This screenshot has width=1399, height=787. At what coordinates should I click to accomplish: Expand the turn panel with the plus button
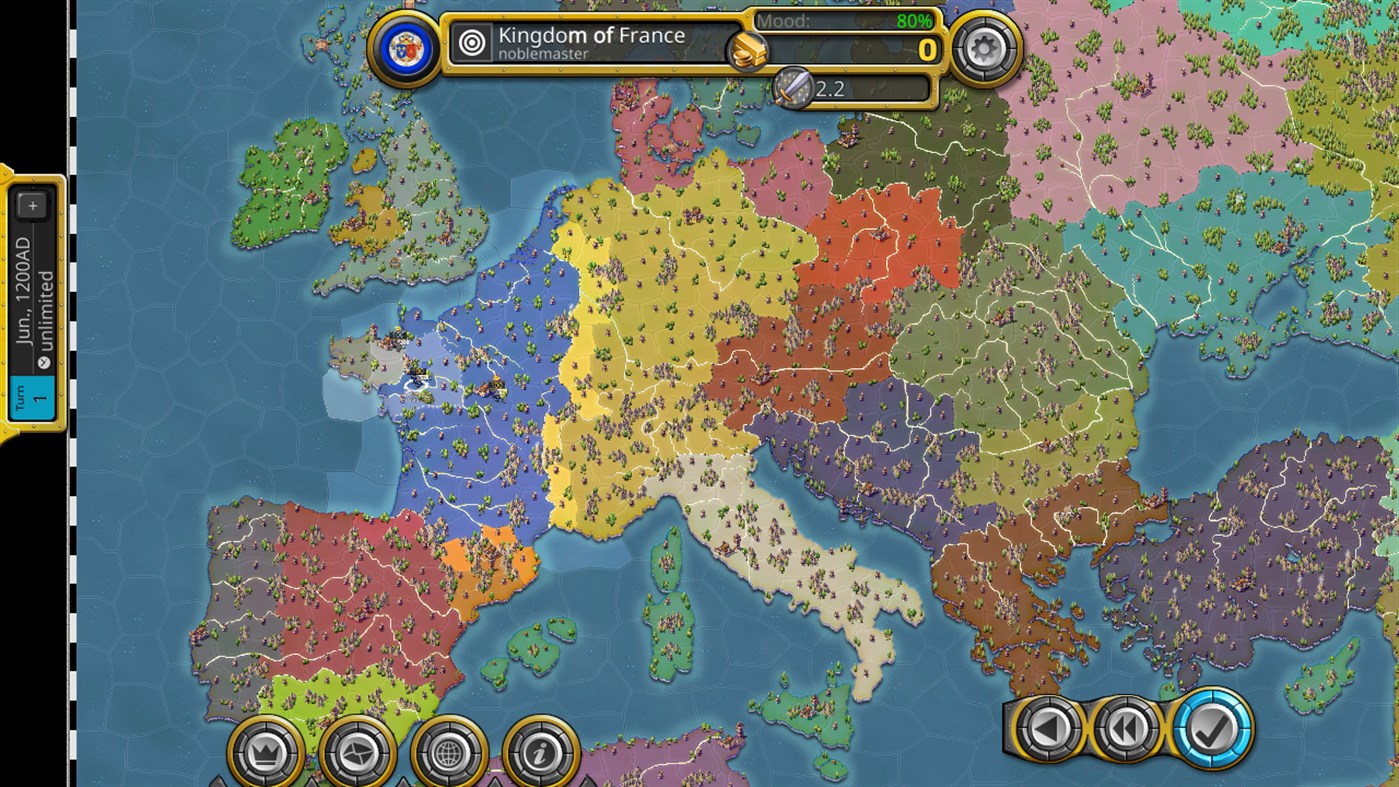[34, 204]
